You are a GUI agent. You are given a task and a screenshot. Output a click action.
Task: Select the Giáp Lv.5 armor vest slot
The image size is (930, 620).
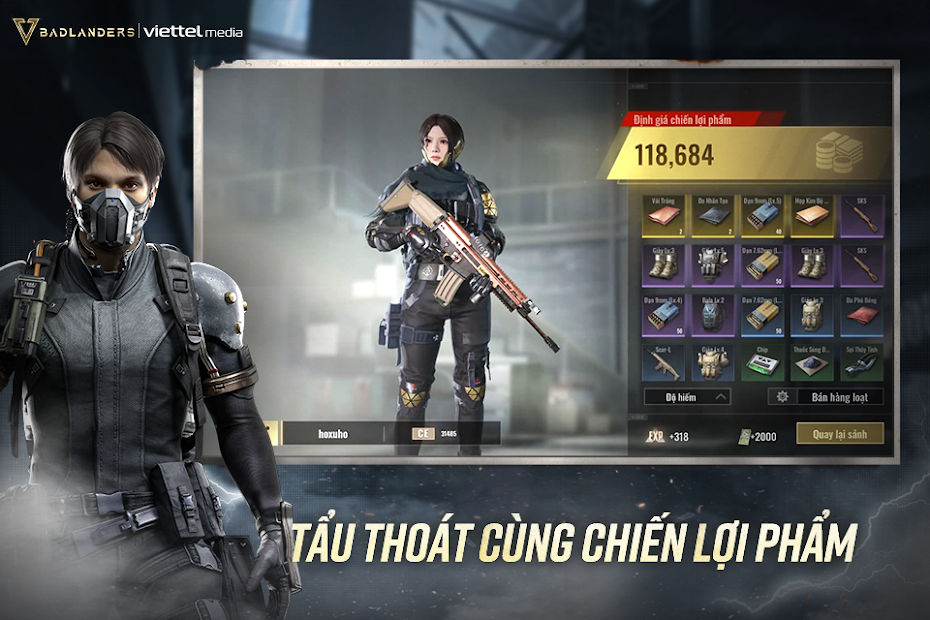click(712, 266)
